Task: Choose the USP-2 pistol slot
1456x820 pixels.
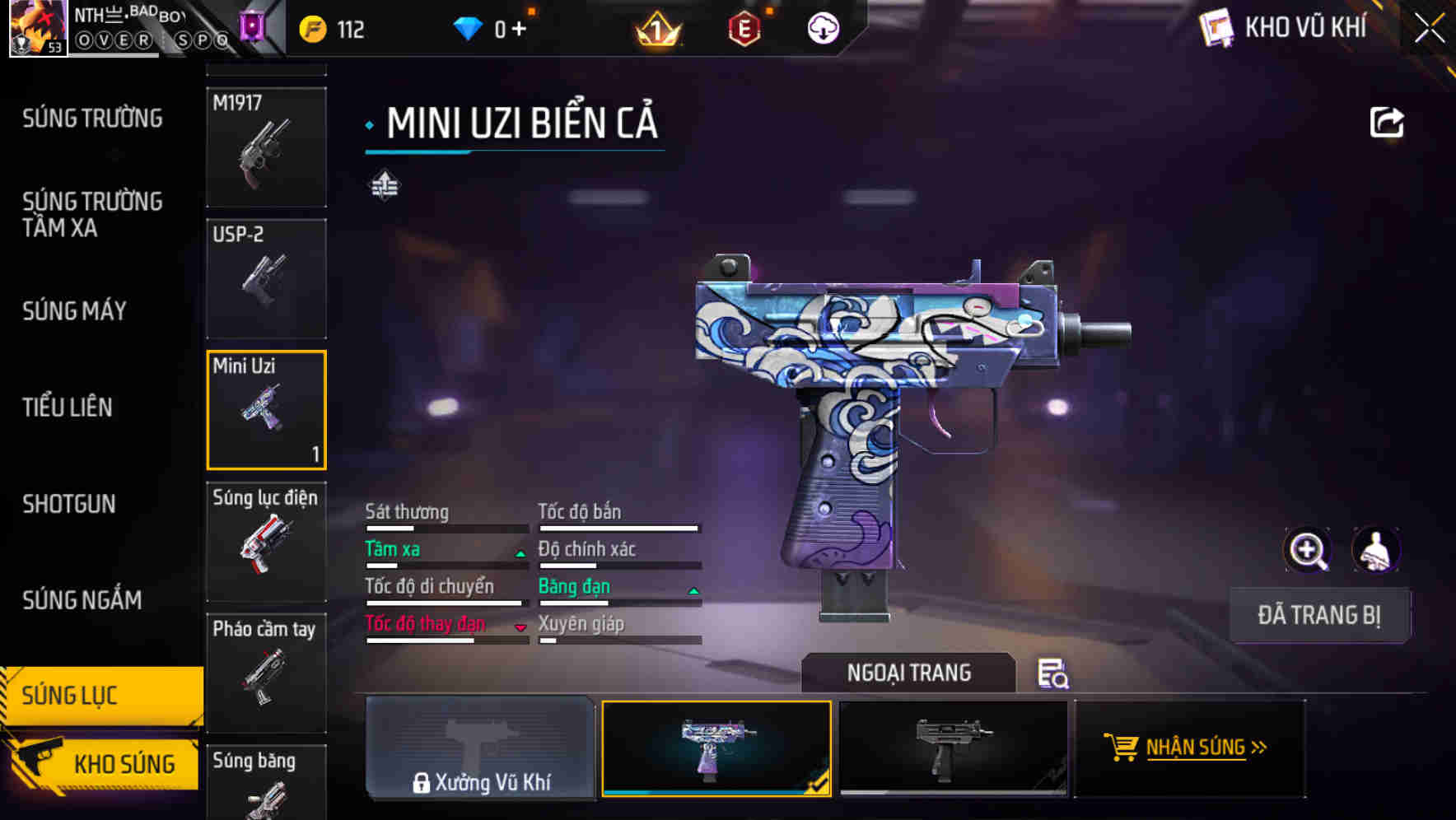Action: pyautogui.click(x=266, y=278)
